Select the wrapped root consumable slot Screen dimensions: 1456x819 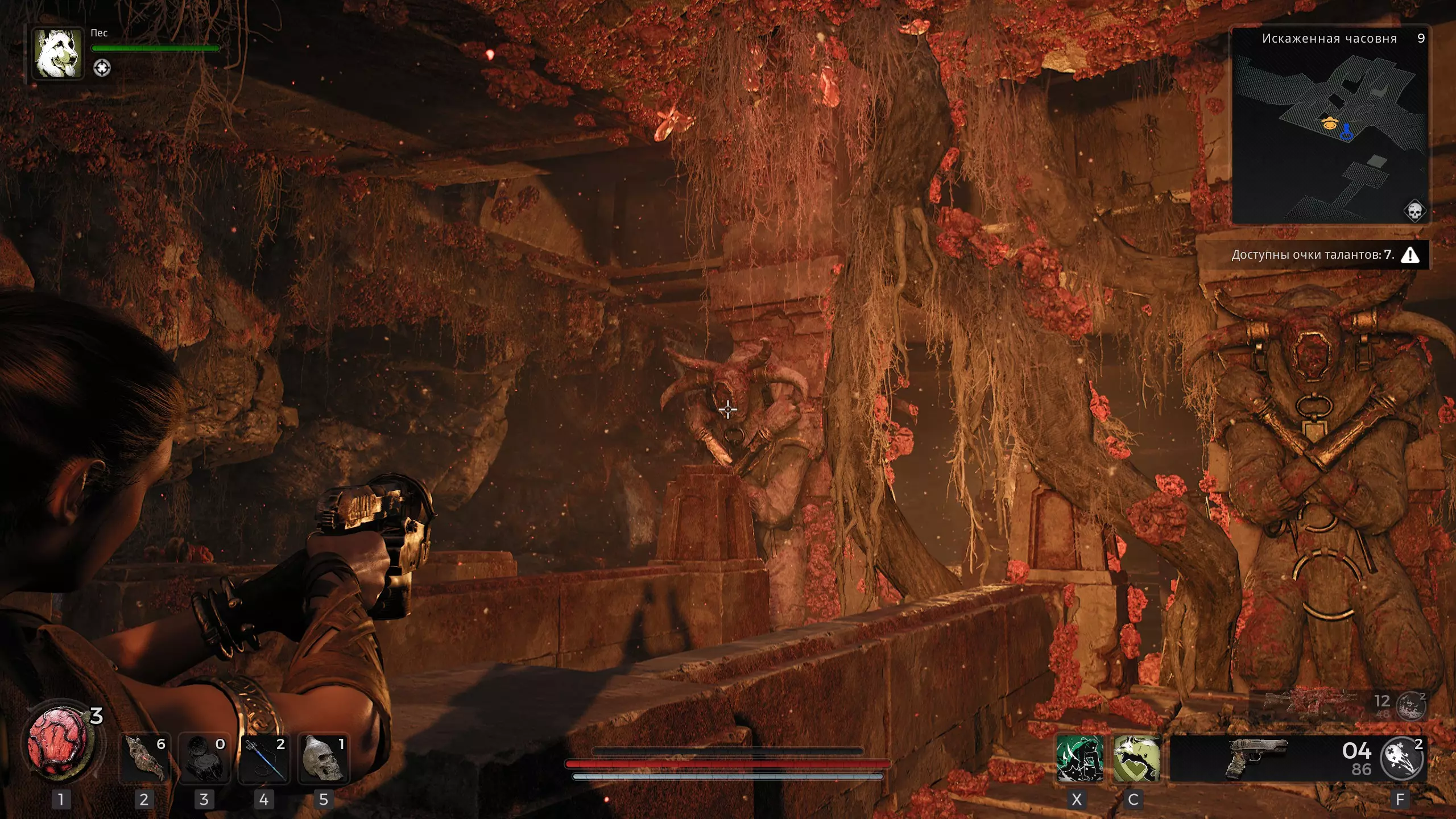point(144,758)
